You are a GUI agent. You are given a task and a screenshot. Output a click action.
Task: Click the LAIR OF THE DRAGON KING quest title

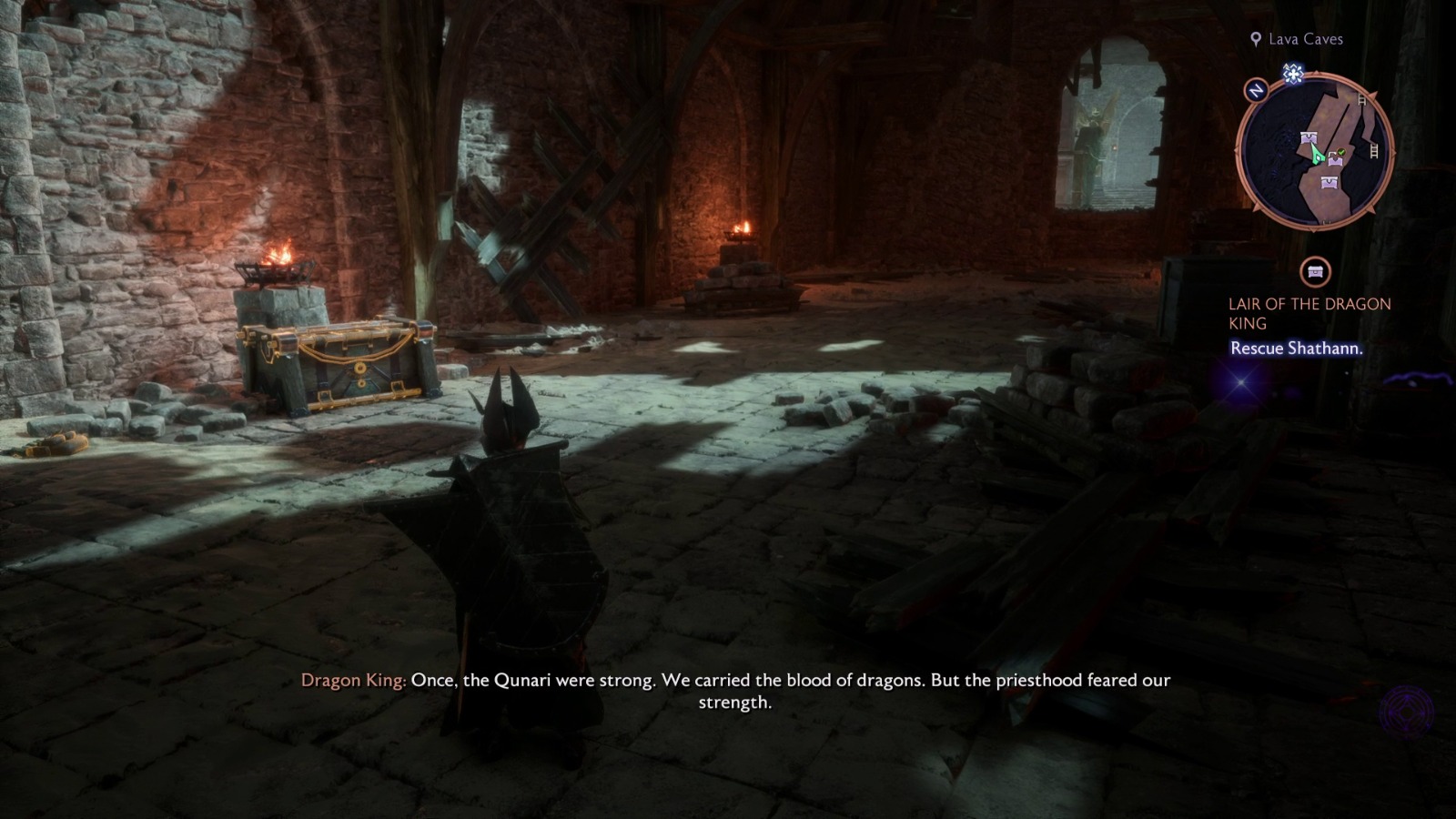coord(1309,313)
